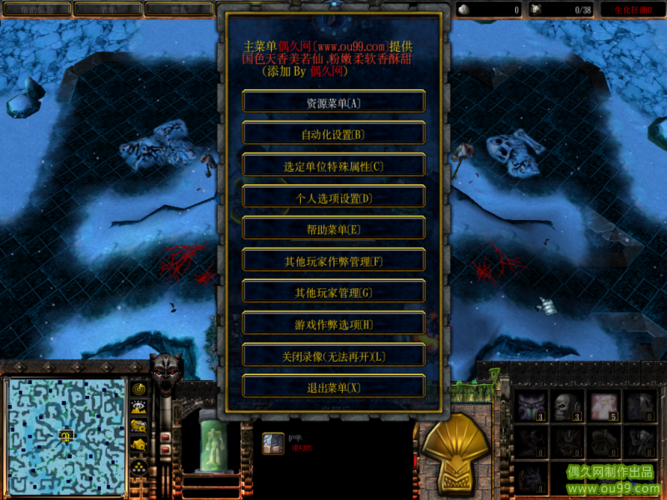
Task: Exit via the 退出菜单(X) button
Action: pos(333,387)
